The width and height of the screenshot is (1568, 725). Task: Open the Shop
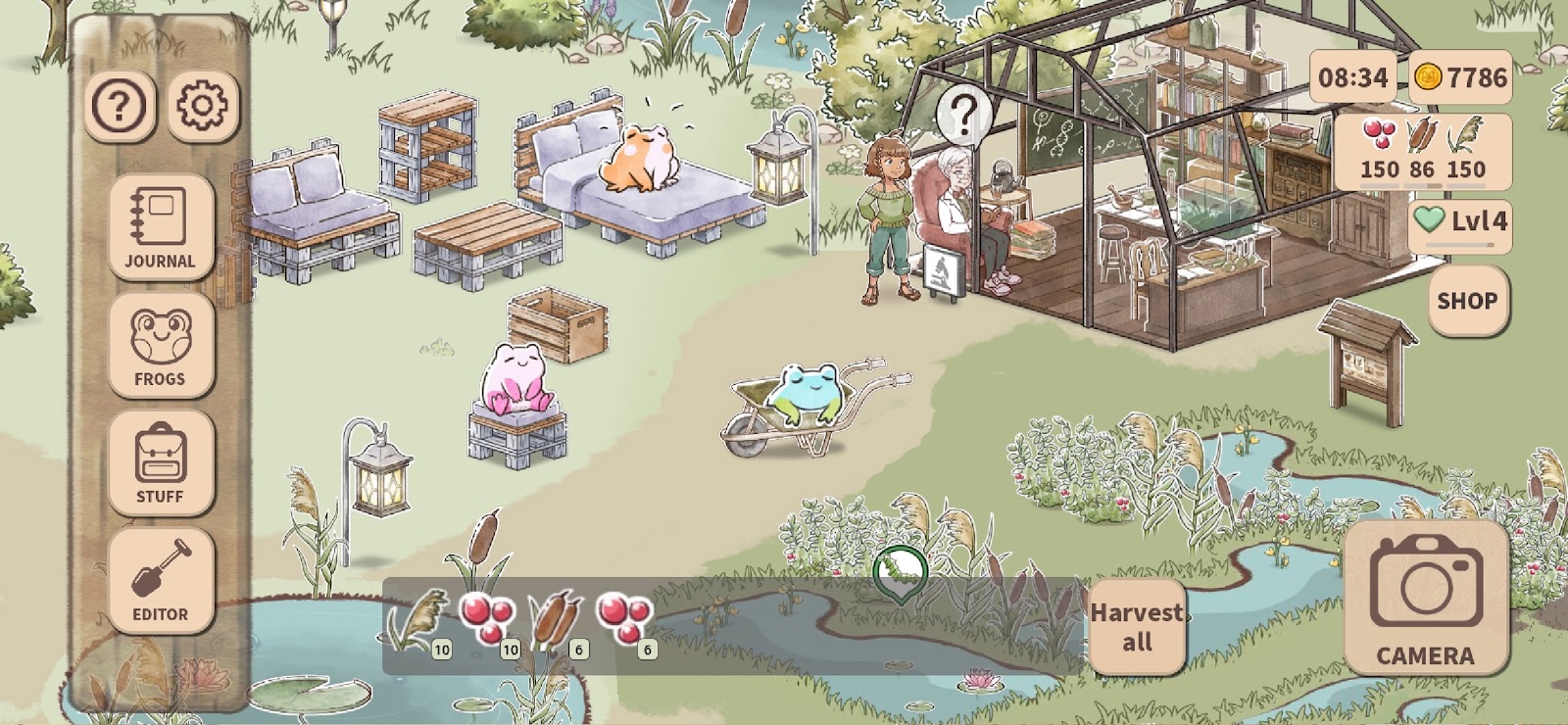1467,301
